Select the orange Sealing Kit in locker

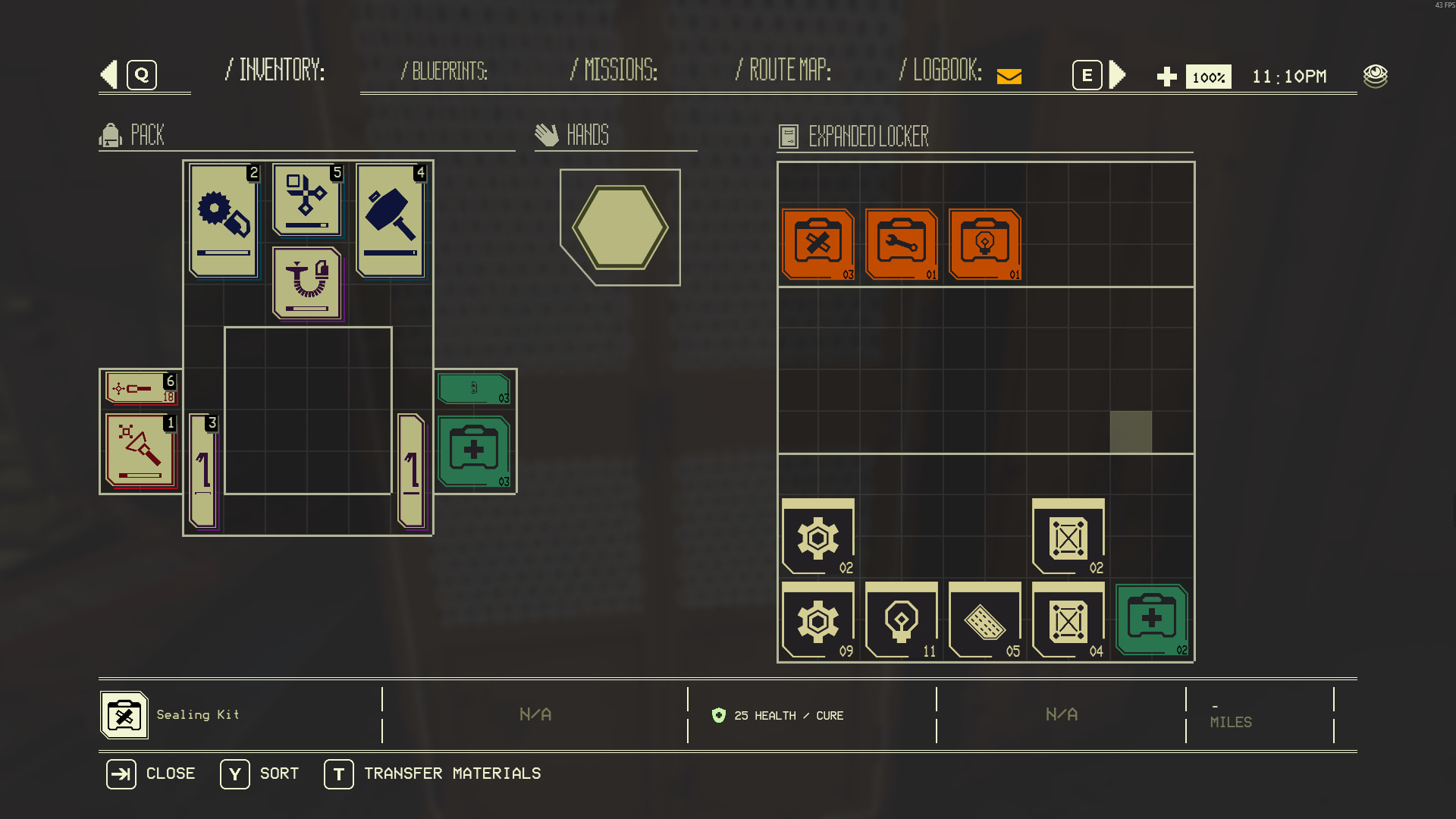[818, 244]
